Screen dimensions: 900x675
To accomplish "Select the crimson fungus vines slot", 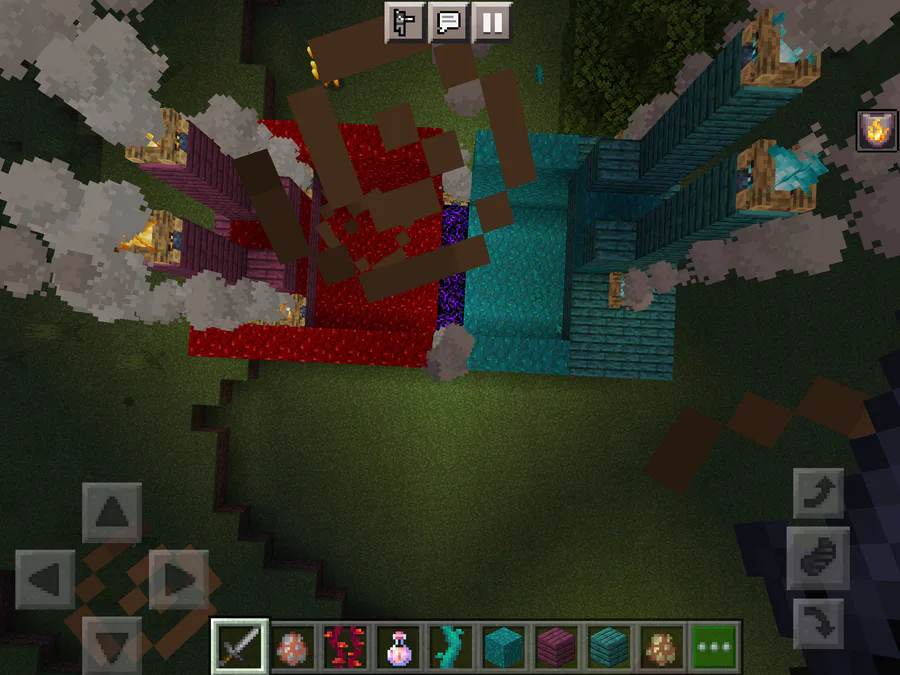I will pyautogui.click(x=340, y=646).
